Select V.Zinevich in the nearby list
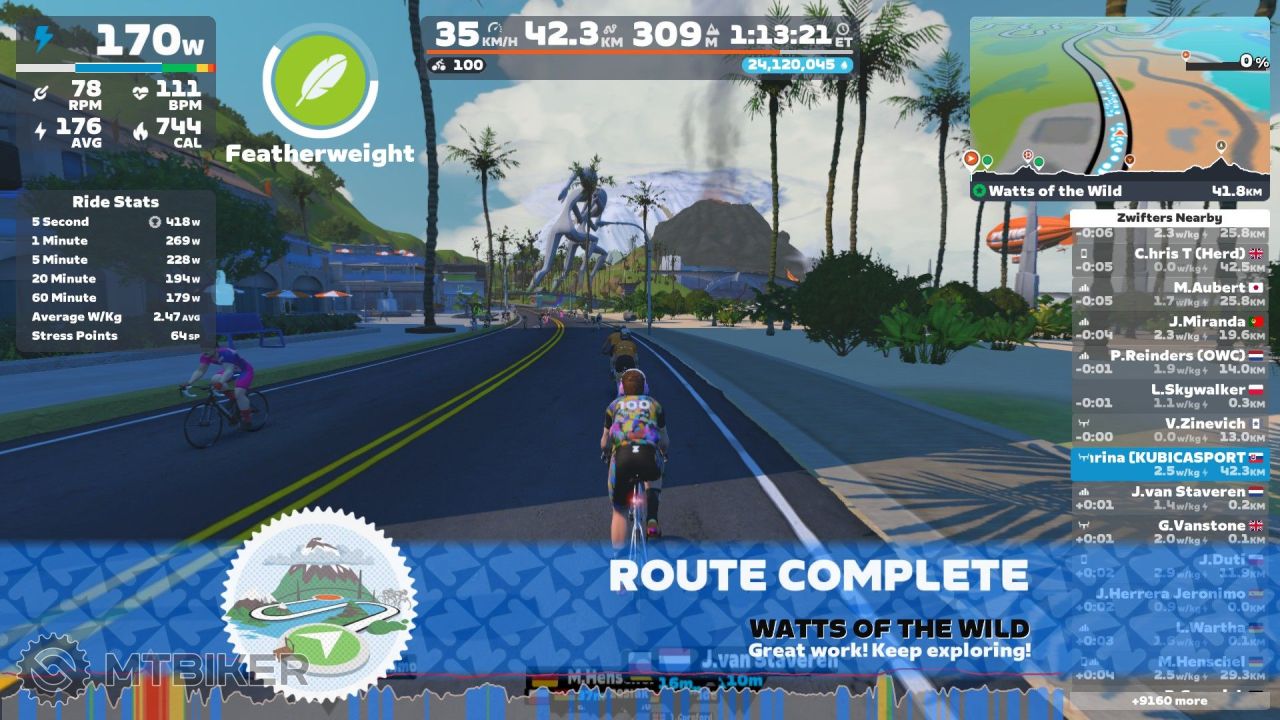This screenshot has width=1280, height=720. 1169,430
